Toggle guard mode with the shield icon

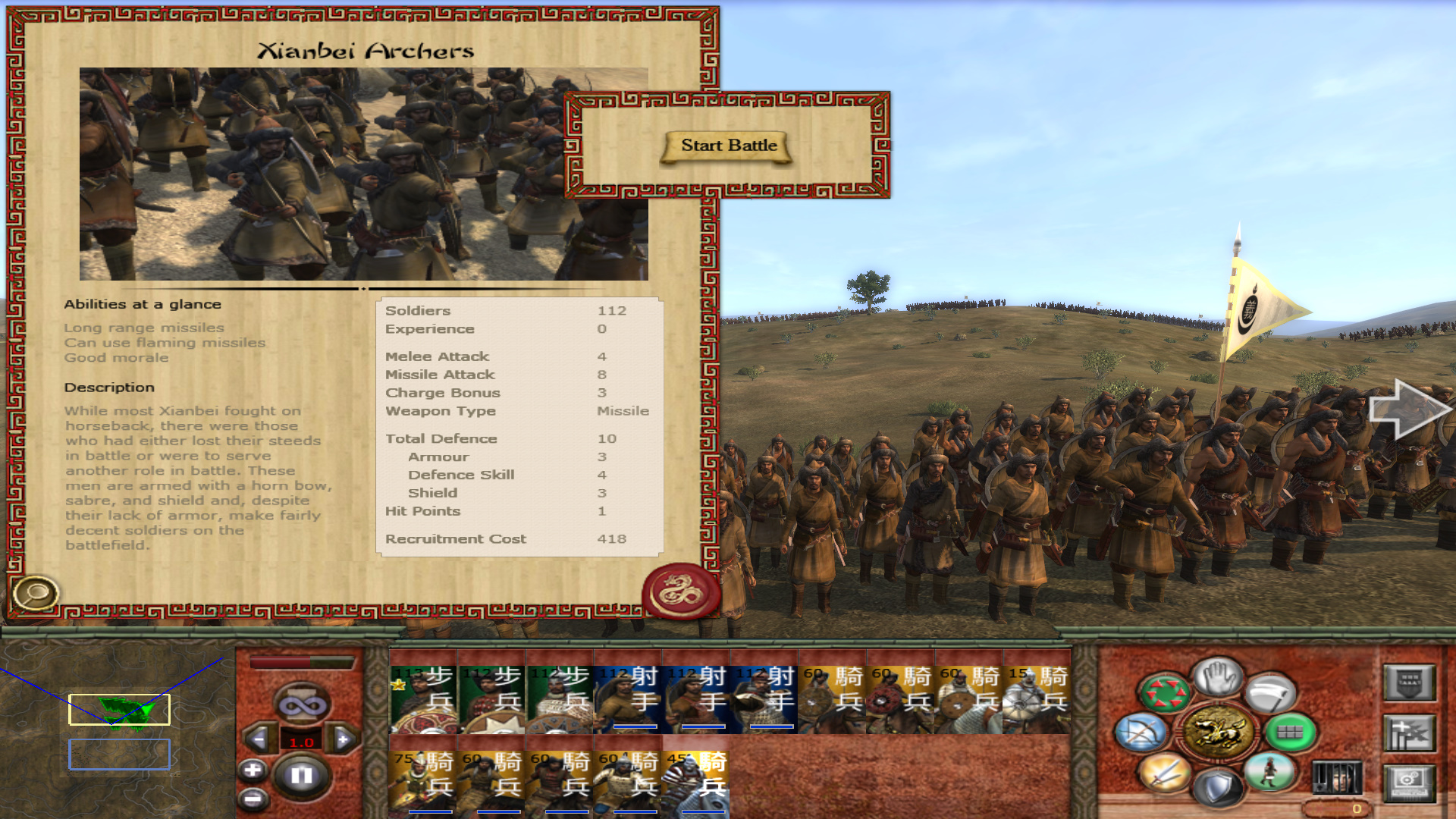[1218, 789]
